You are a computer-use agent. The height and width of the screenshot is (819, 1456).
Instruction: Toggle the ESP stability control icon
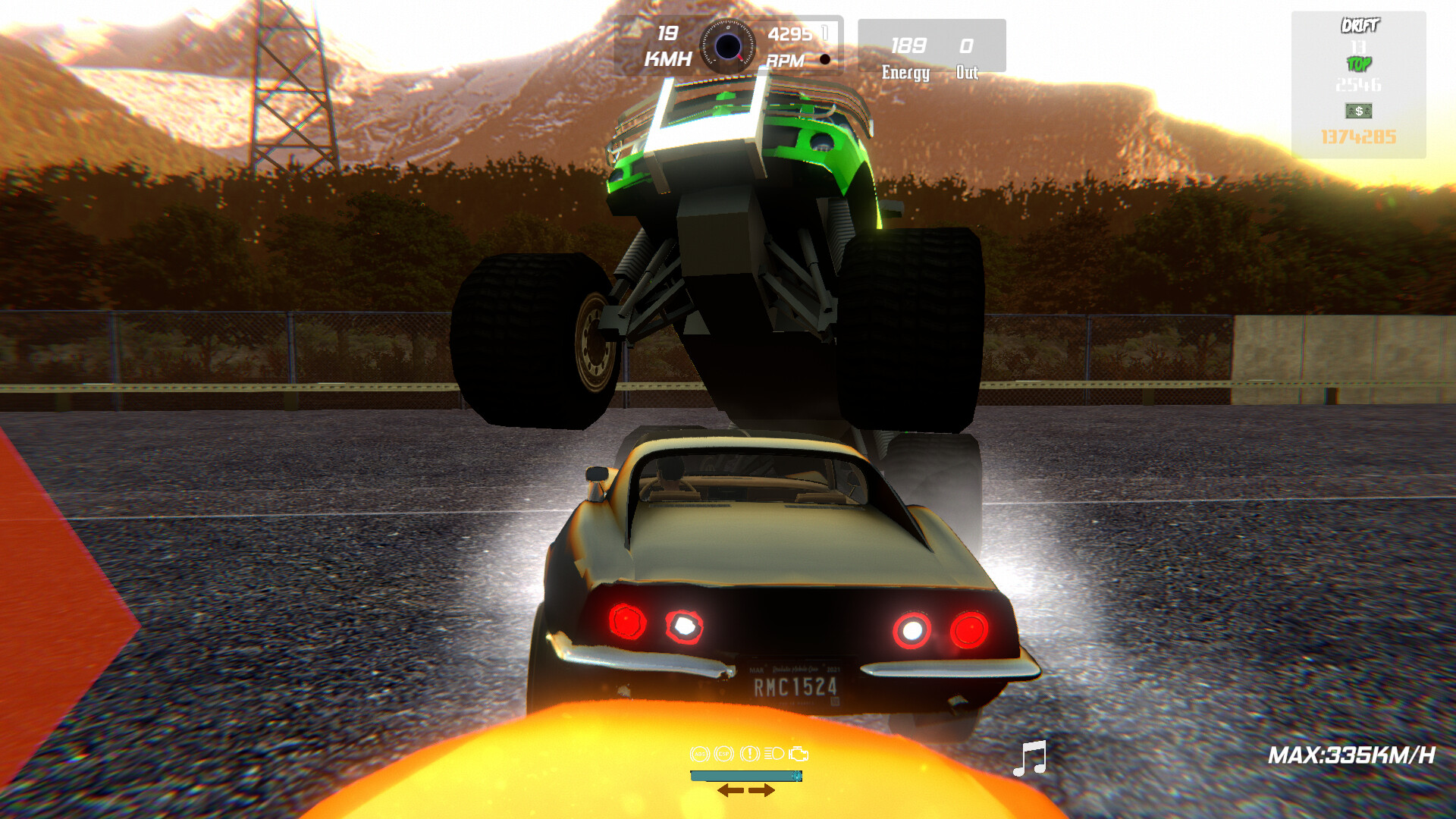coord(723,753)
